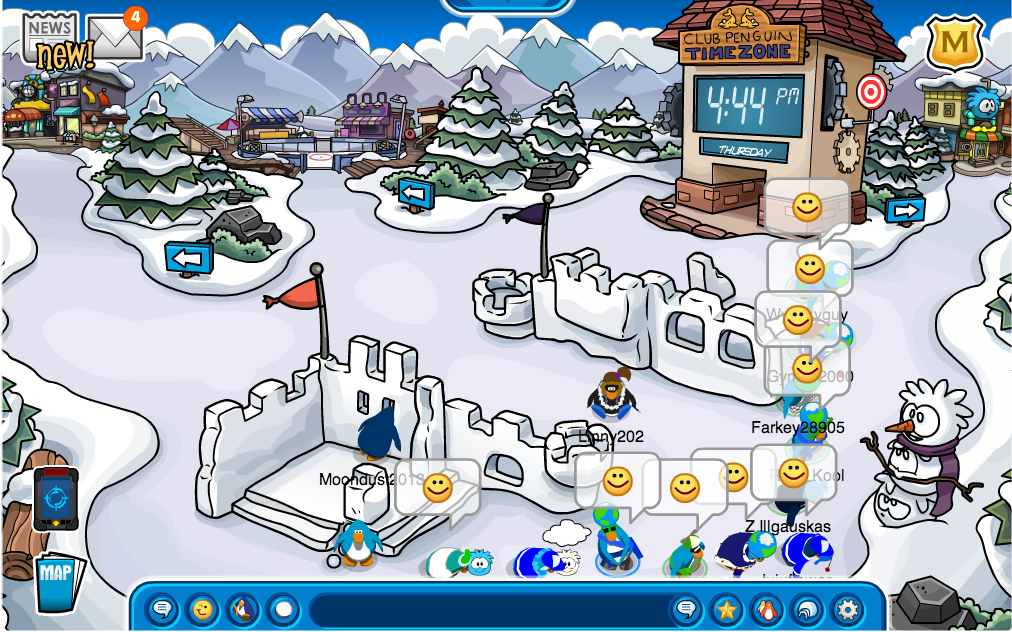The width and height of the screenshot is (1012, 632).
Task: Open the Club Penguin newspaper
Action: tap(50, 40)
